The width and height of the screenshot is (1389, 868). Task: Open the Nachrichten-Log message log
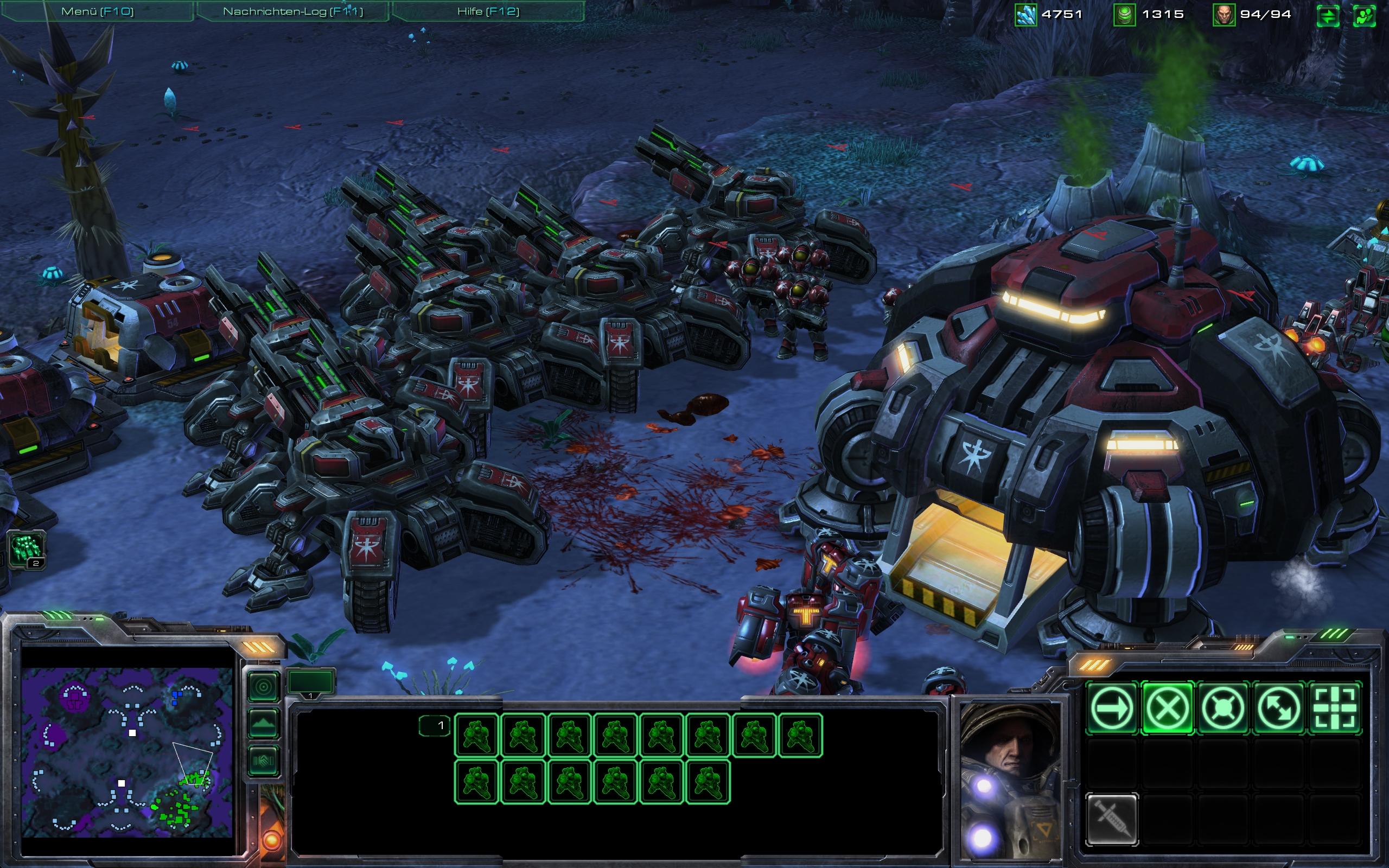(x=293, y=11)
